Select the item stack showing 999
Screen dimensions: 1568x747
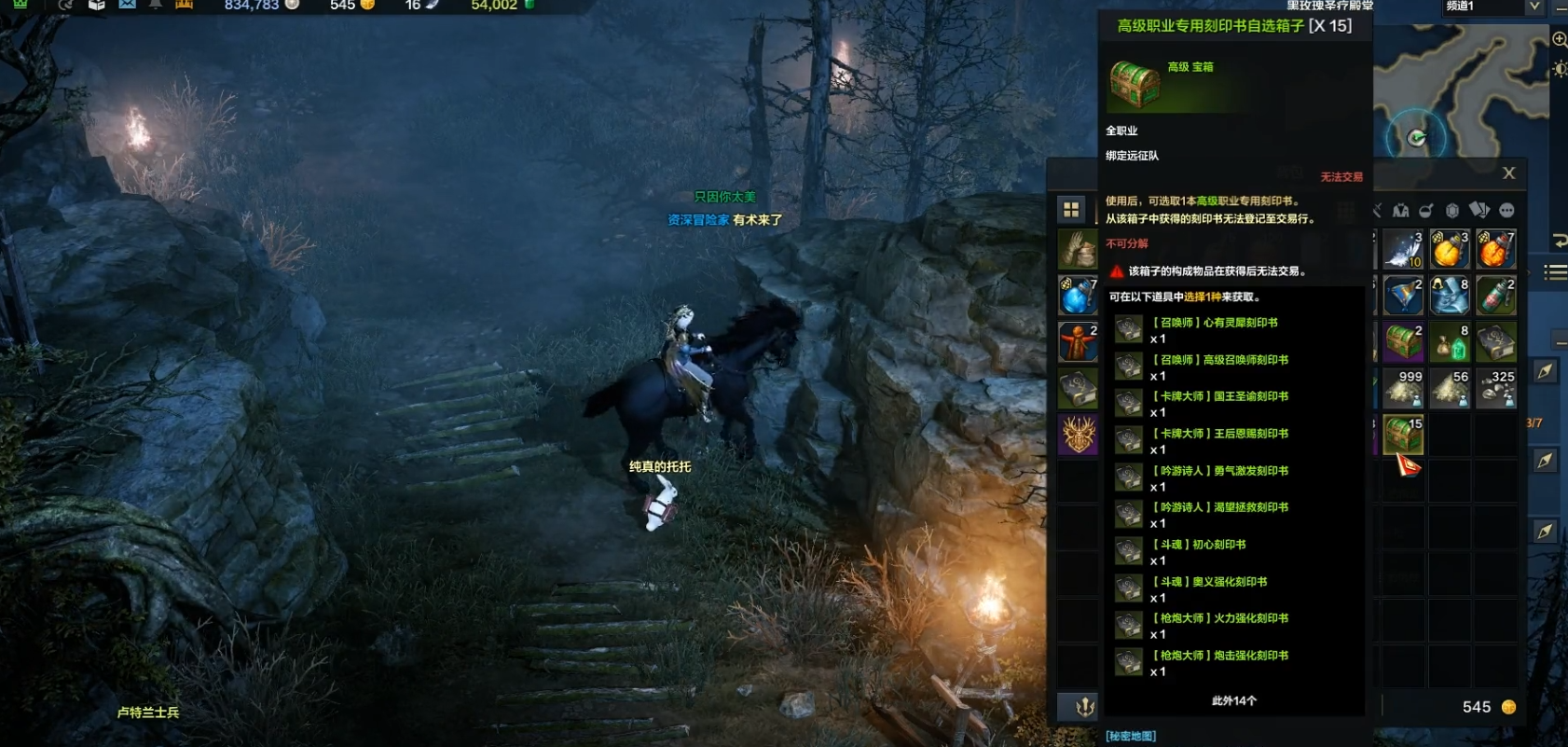(x=1403, y=389)
